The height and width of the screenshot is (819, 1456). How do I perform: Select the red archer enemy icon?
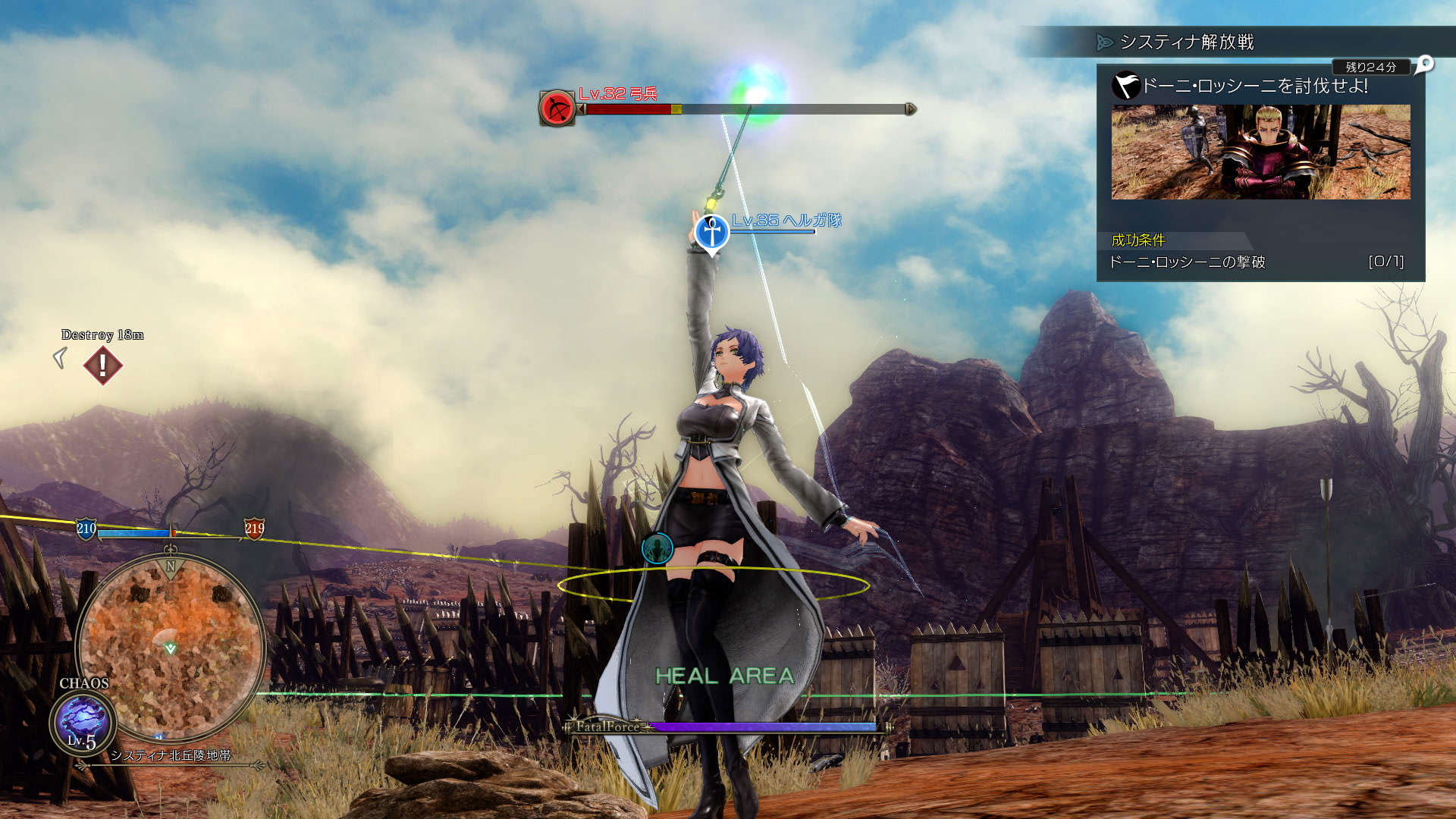pyautogui.click(x=557, y=108)
